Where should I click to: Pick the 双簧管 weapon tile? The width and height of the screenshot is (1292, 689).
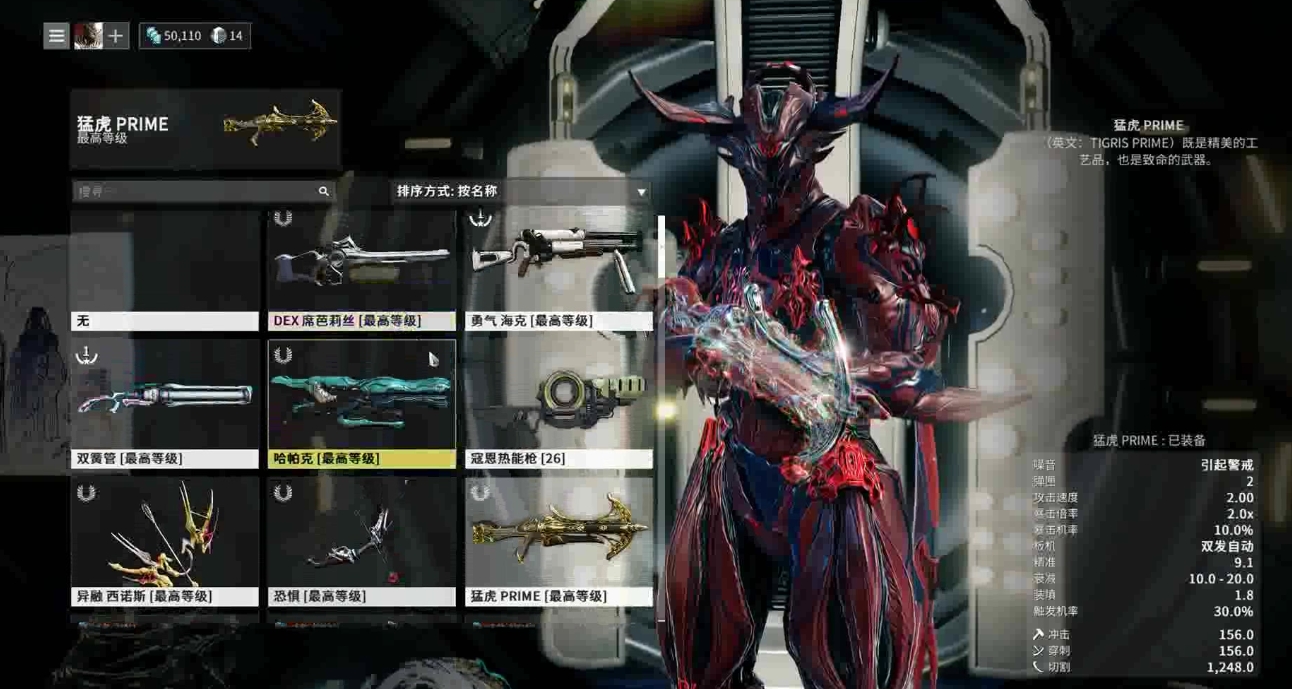(165, 404)
